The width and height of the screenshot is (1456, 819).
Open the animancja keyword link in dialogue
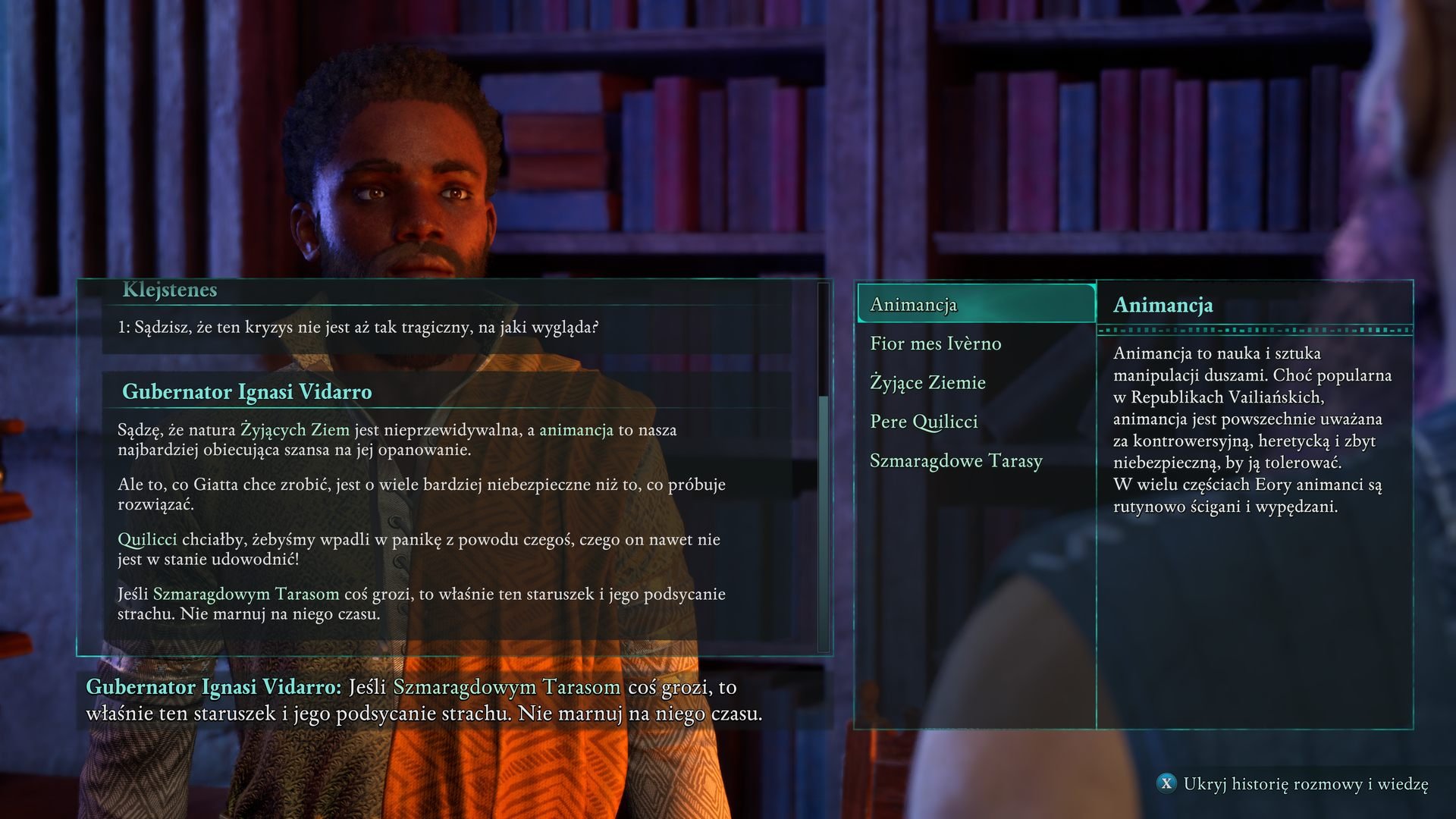tap(576, 430)
